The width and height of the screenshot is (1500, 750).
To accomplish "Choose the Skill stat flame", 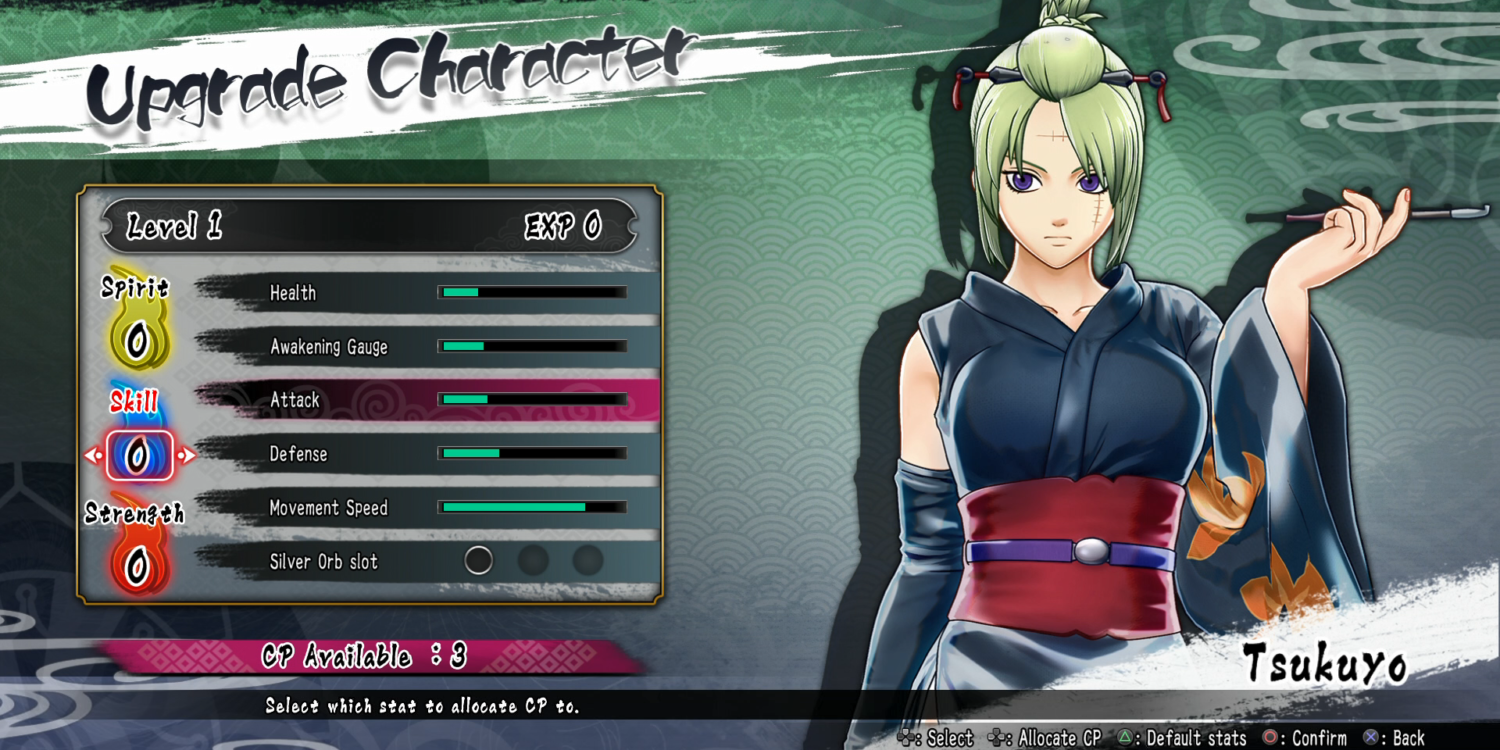I will pyautogui.click(x=138, y=456).
